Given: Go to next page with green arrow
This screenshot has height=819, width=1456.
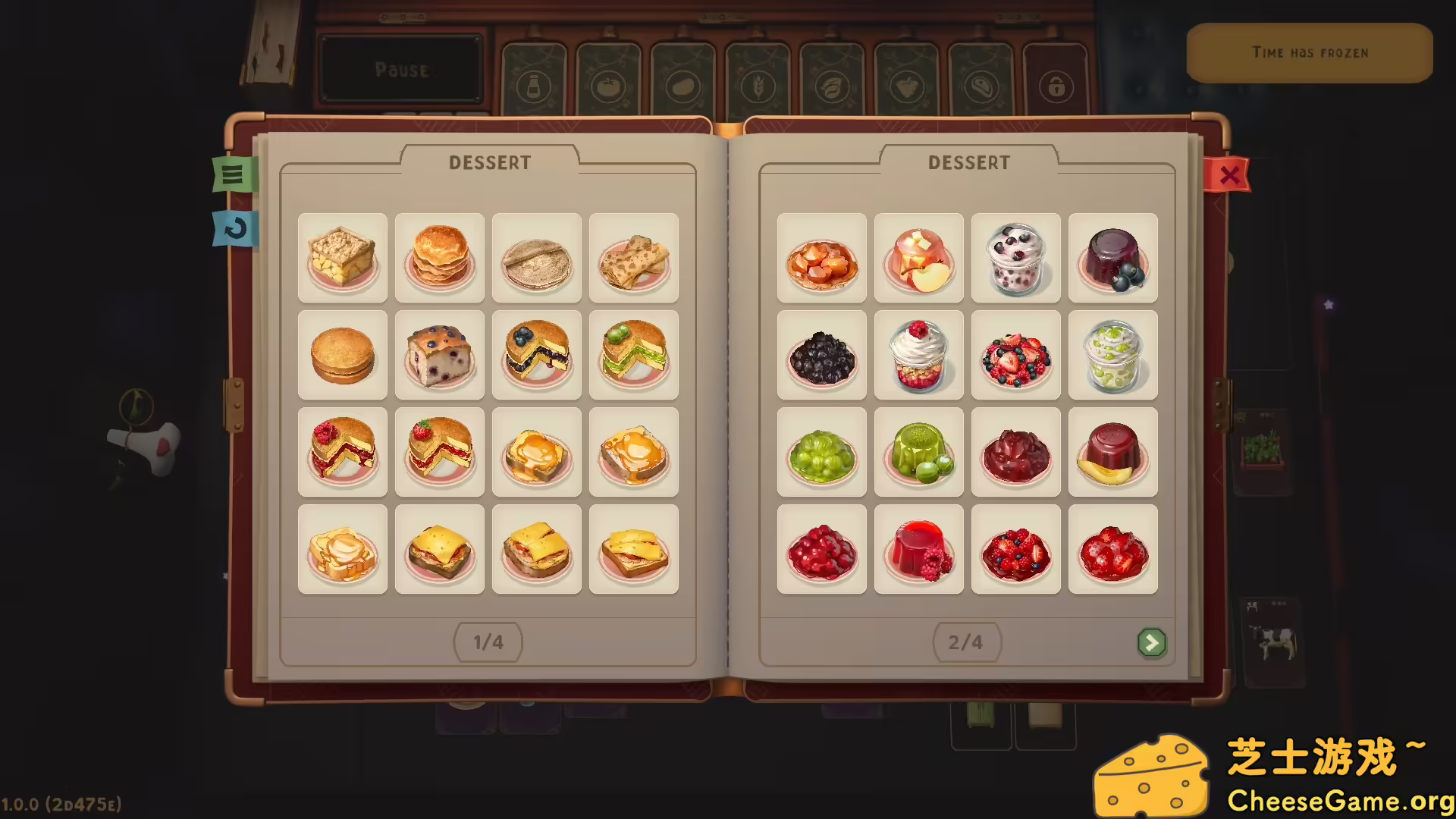Looking at the screenshot, I should pyautogui.click(x=1152, y=642).
